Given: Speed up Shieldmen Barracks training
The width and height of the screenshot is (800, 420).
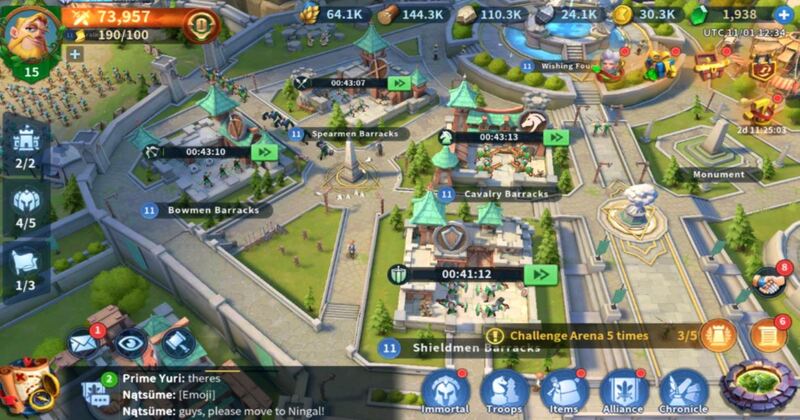Looking at the screenshot, I should click(541, 274).
